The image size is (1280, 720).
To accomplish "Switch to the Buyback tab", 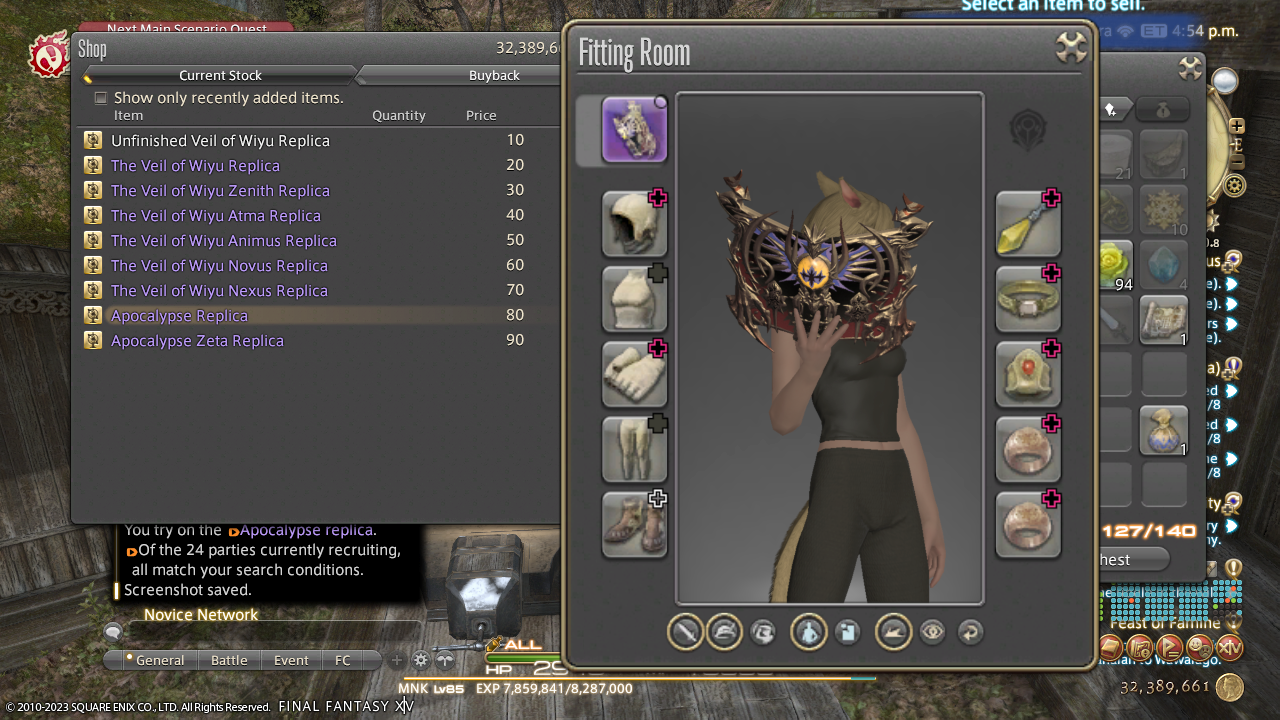I will point(494,75).
